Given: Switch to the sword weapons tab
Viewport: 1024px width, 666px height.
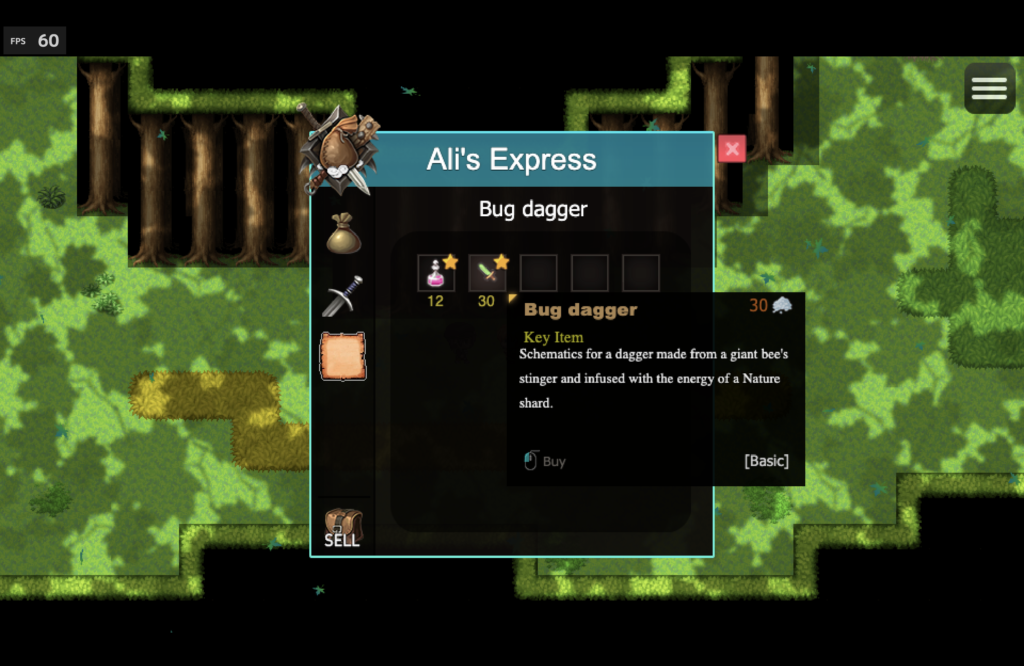Looking at the screenshot, I should point(342,296).
